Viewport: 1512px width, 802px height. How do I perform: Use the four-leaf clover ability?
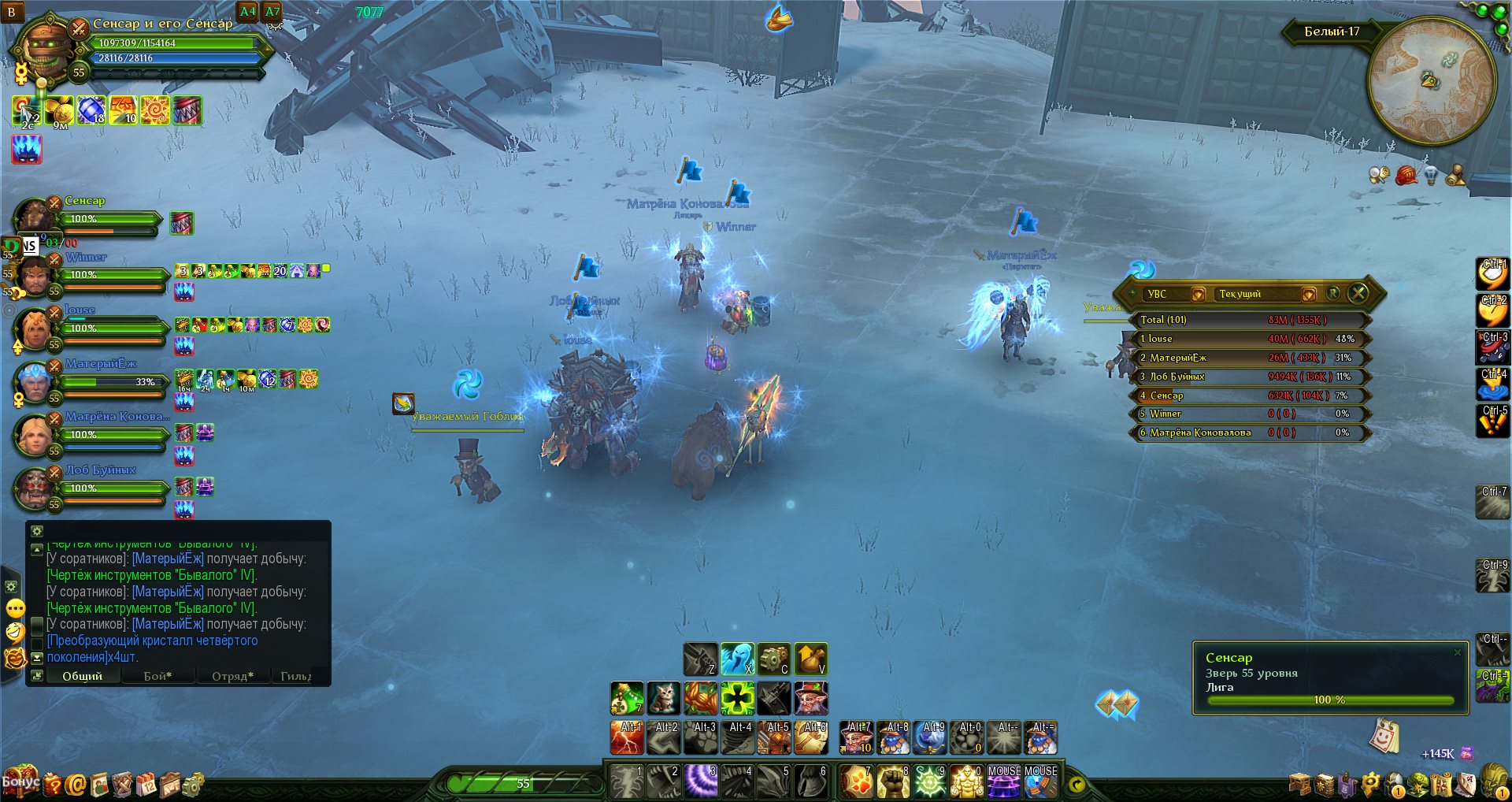click(738, 698)
